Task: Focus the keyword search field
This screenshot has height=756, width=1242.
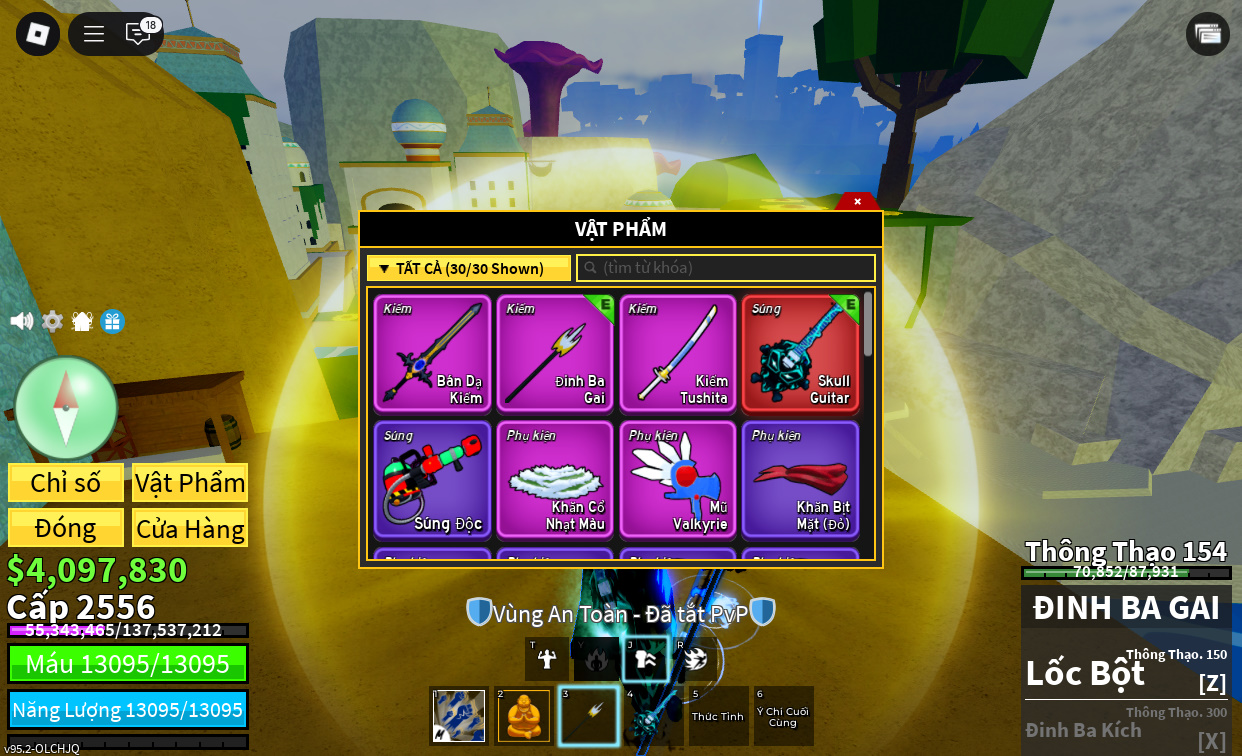Action: [x=726, y=268]
